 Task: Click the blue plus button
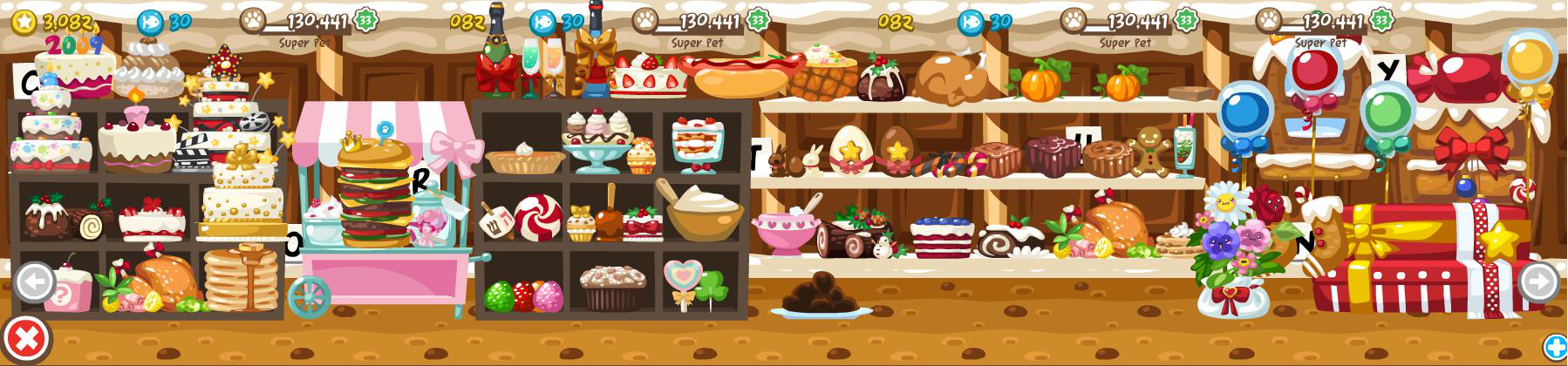1555,347
